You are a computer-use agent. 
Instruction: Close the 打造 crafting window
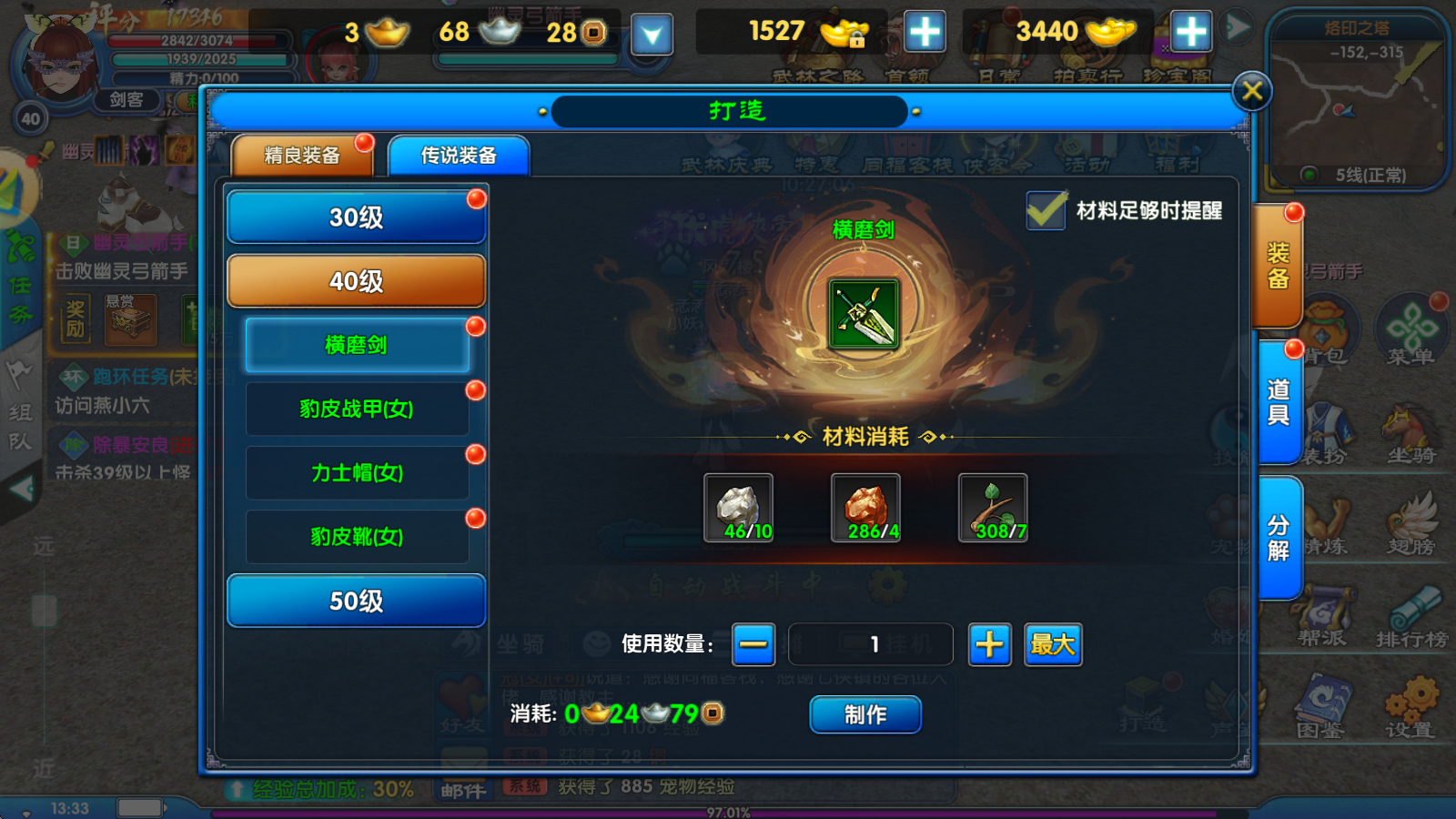tap(1251, 91)
